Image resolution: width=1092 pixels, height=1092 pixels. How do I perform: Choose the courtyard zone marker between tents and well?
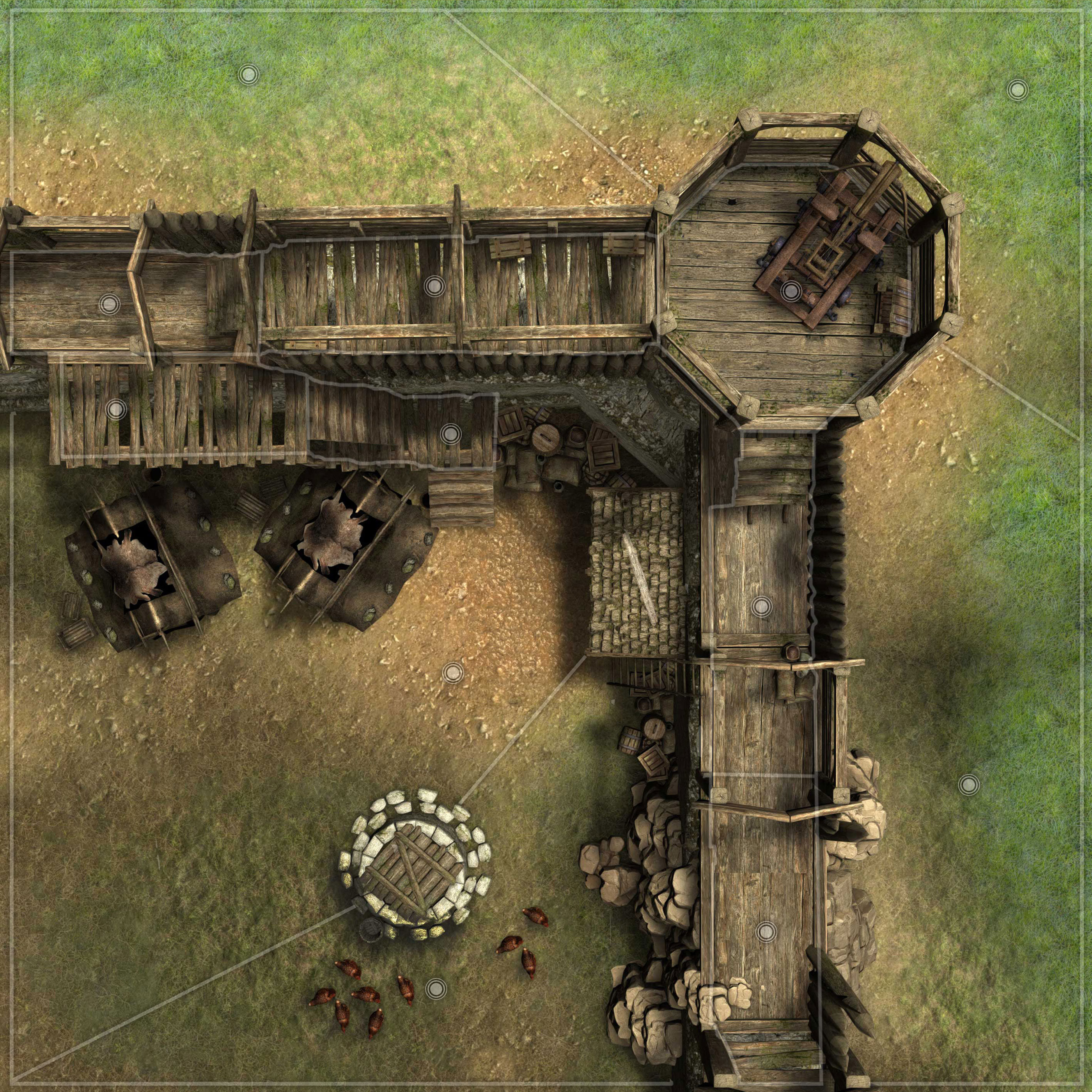(453, 673)
